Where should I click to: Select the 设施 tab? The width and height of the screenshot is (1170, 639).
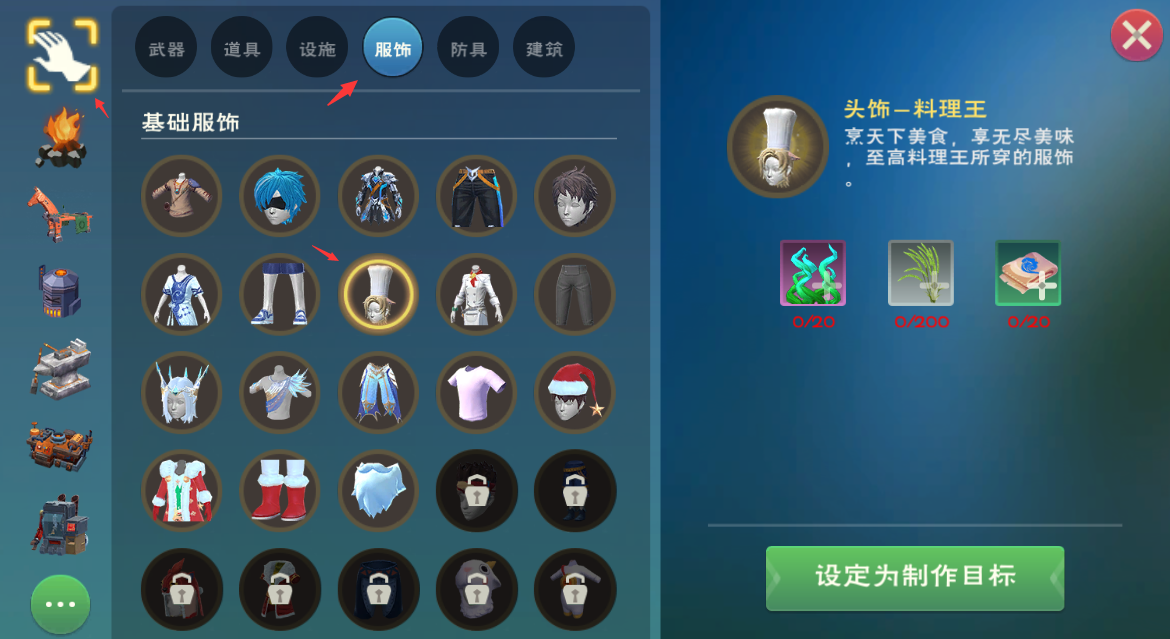(x=317, y=48)
